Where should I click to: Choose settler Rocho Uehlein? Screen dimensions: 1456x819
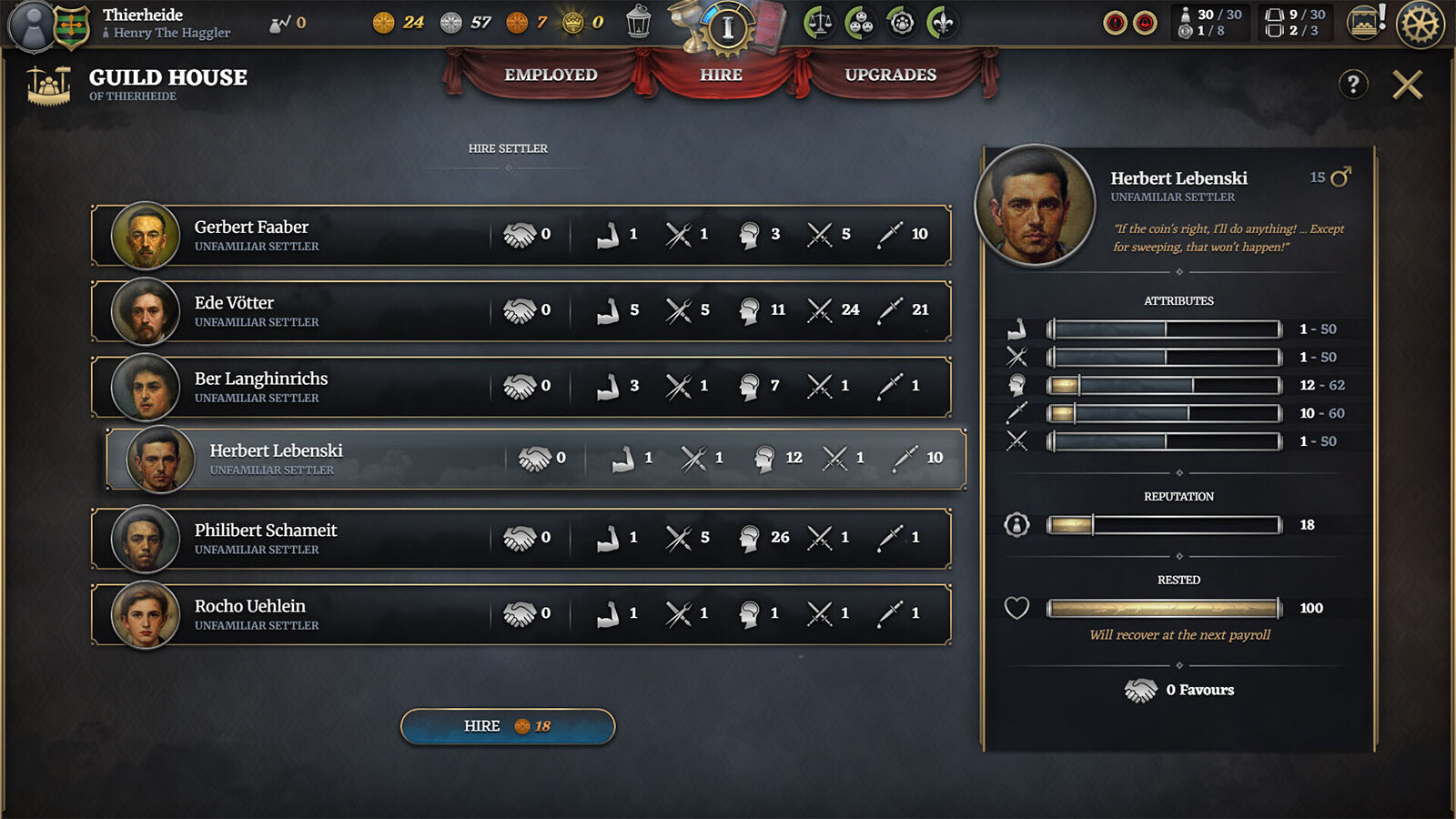(x=521, y=614)
